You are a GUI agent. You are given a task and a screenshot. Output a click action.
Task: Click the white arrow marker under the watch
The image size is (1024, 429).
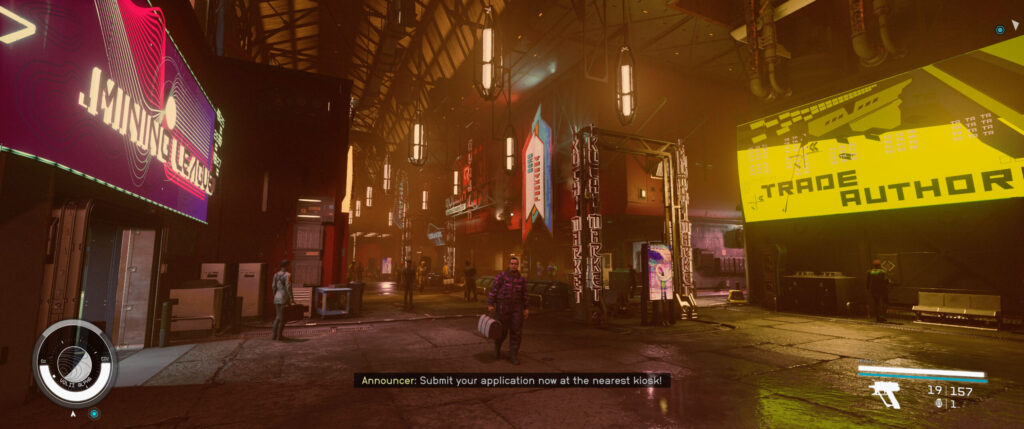point(73,412)
